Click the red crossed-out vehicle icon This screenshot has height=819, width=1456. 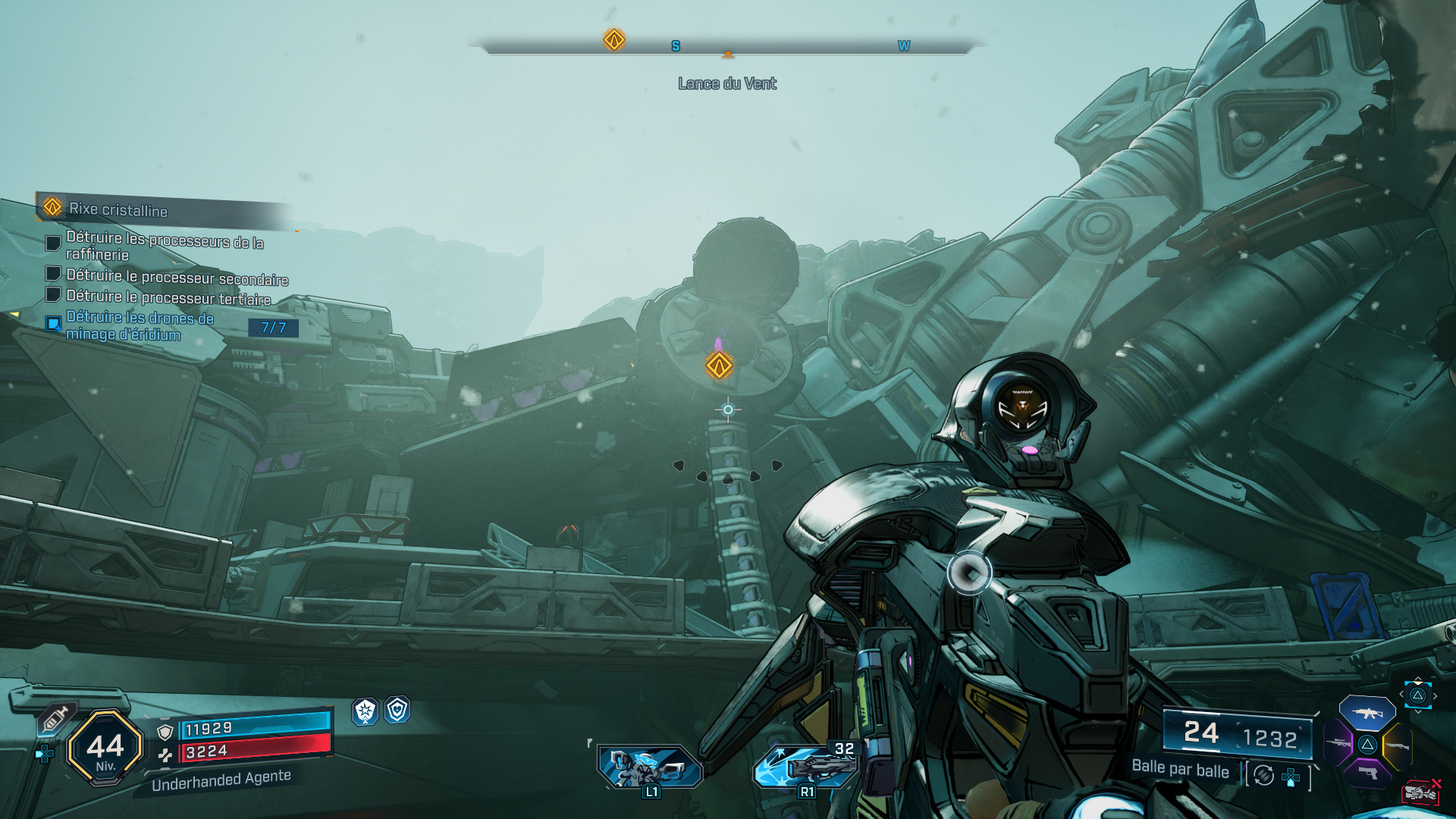click(1420, 792)
